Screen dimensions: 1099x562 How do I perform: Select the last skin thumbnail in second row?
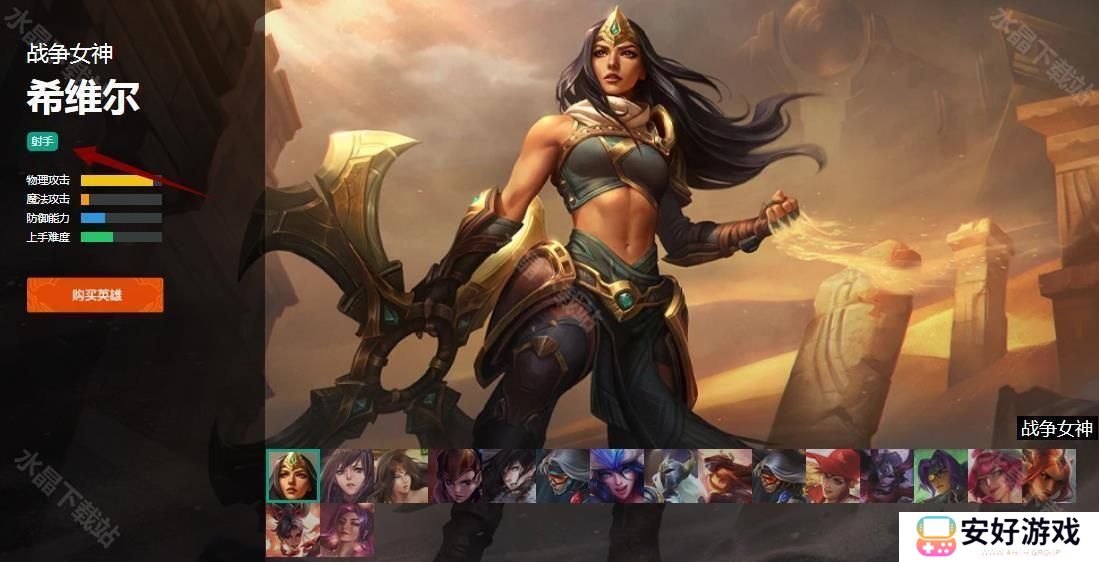pyautogui.click(x=347, y=530)
